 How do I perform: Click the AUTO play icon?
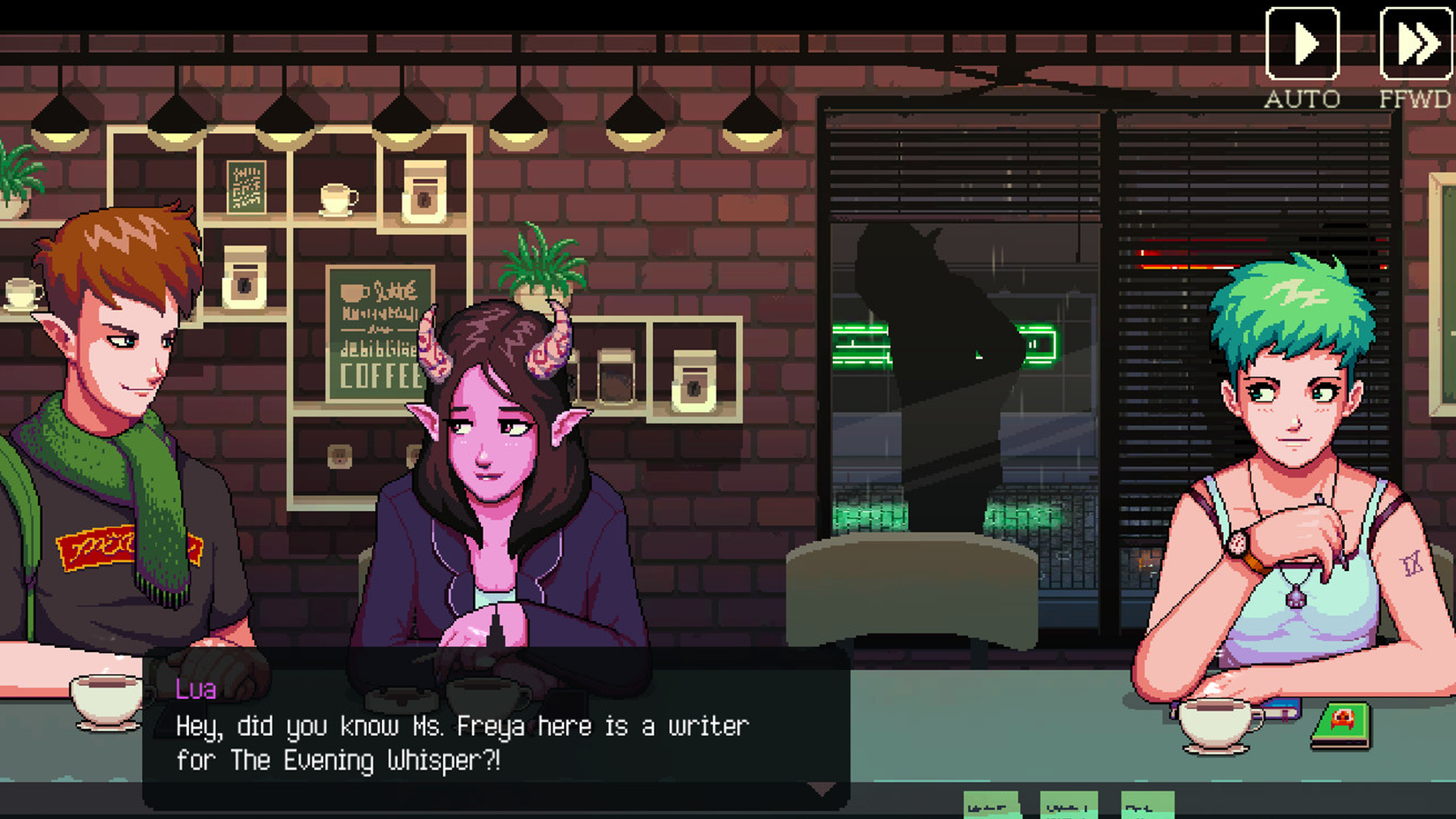click(1303, 41)
